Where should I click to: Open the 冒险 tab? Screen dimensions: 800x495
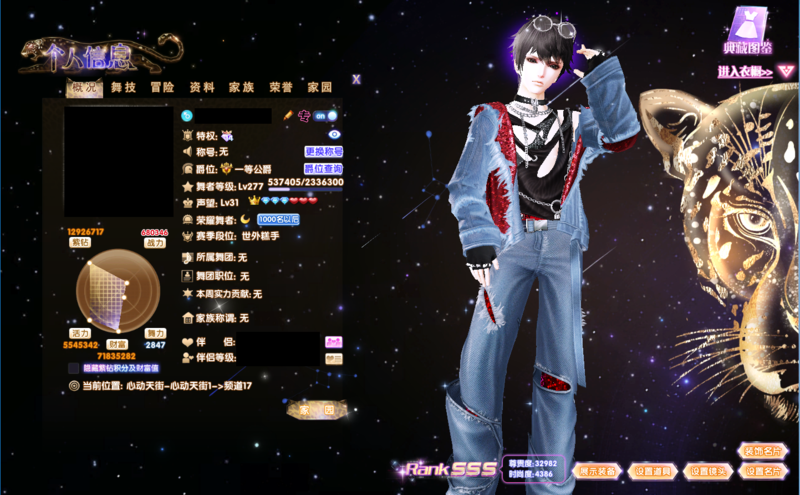coord(163,88)
